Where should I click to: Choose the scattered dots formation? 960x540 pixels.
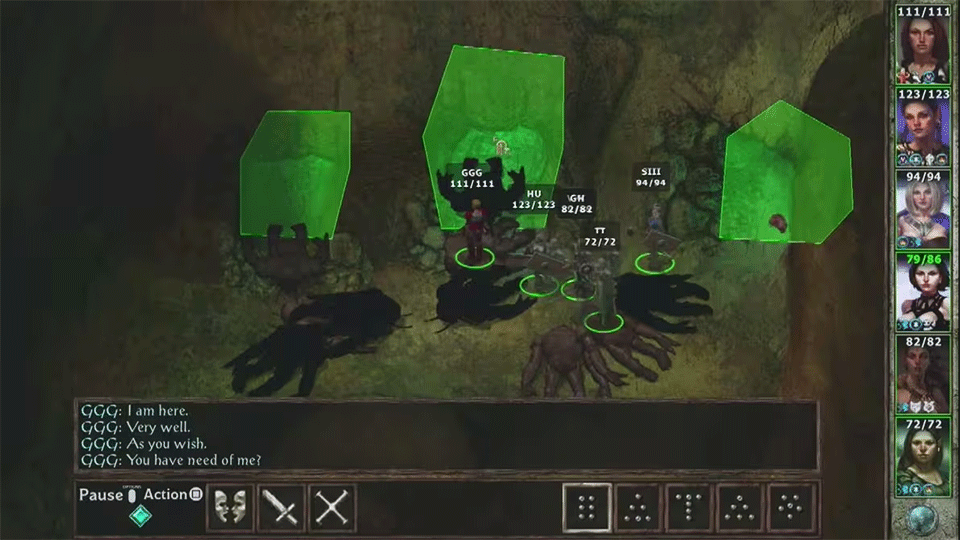coord(792,509)
